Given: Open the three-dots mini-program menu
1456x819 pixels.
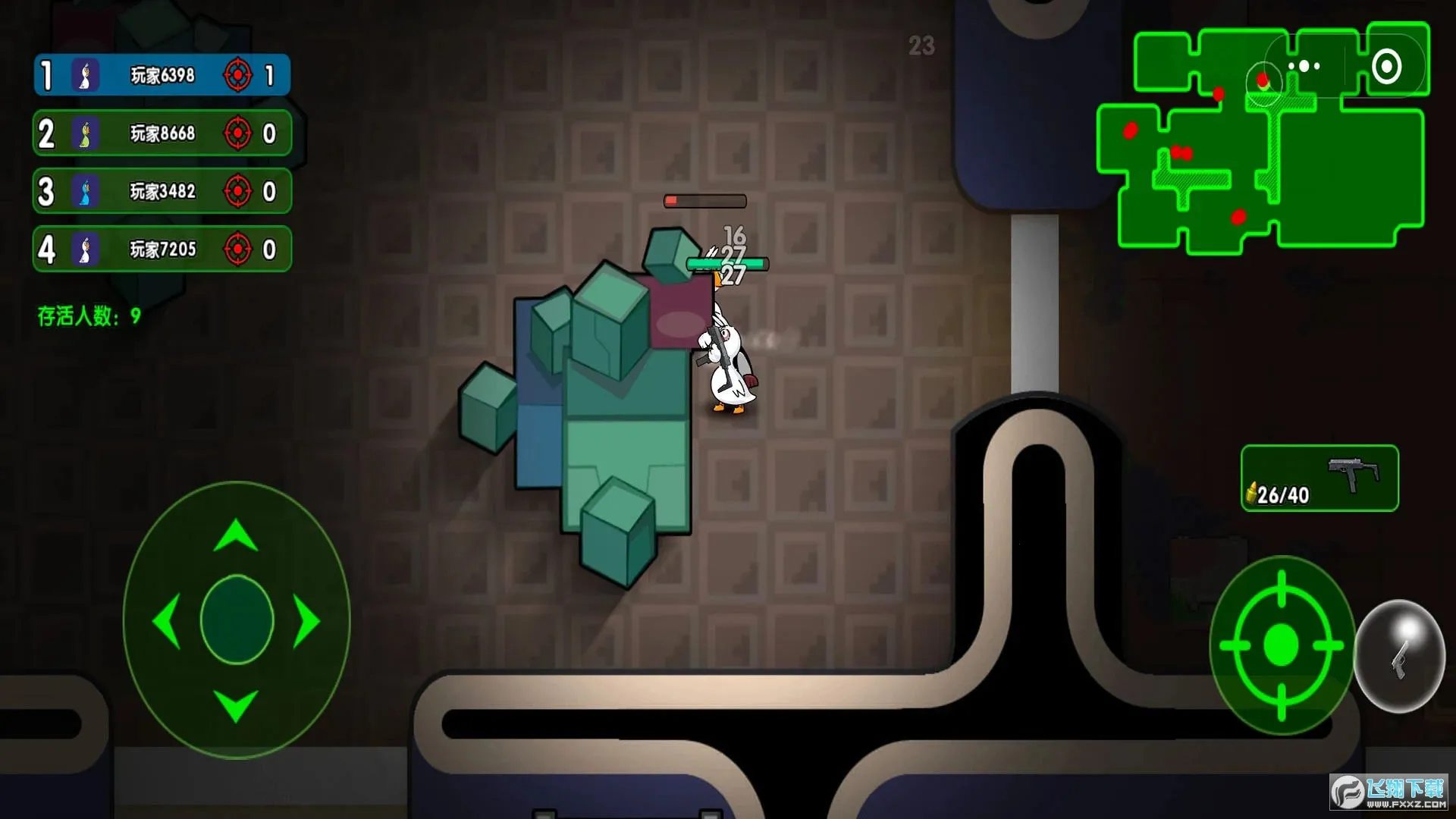Looking at the screenshot, I should 1304,66.
